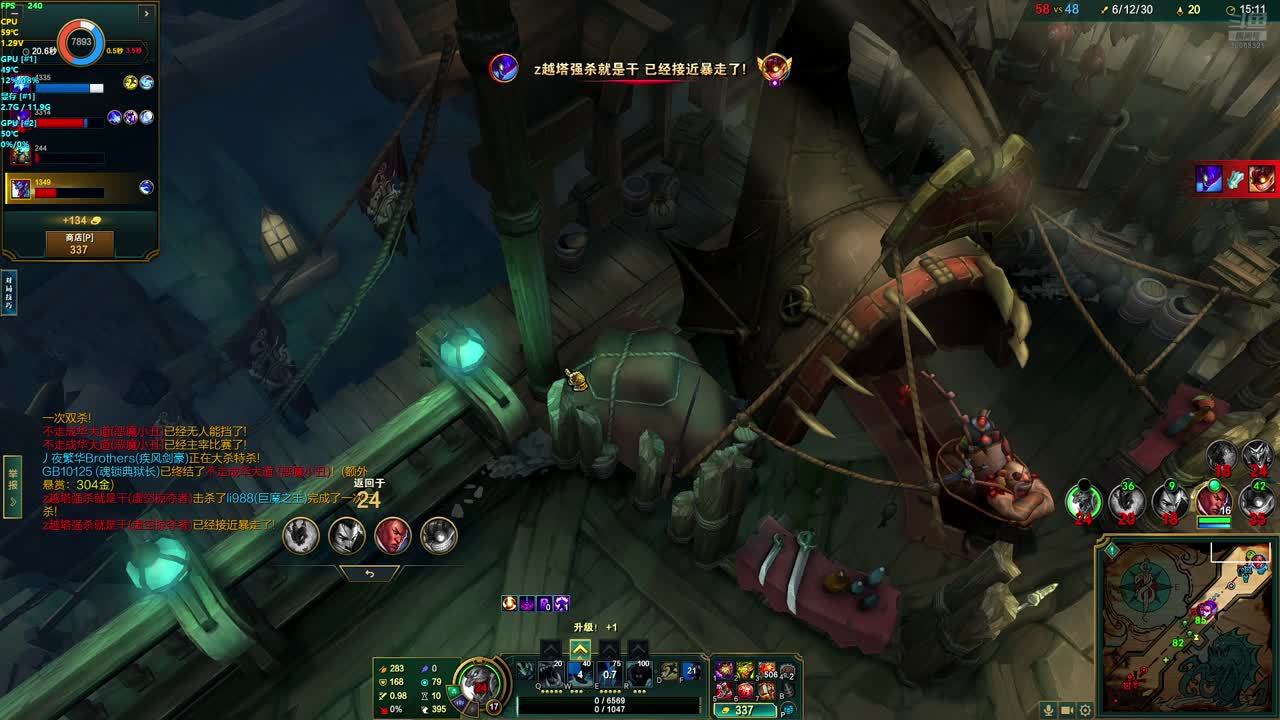1280x720 pixels.
Task: Select the item in inventory slot 1
Action: tap(723, 670)
